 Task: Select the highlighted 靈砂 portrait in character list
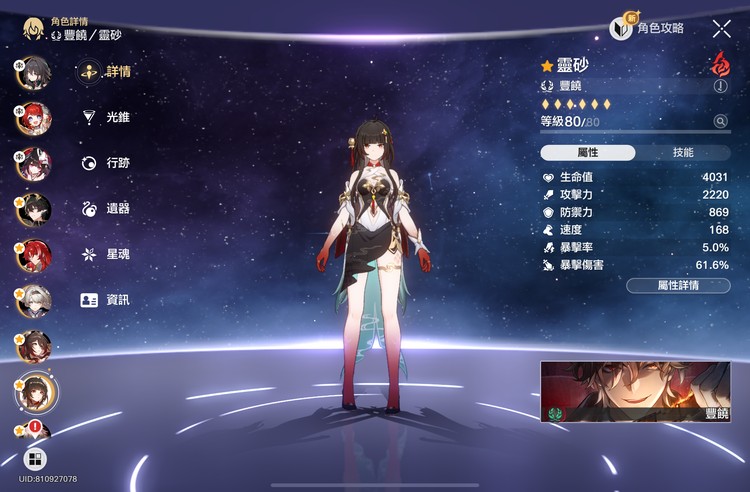35,390
